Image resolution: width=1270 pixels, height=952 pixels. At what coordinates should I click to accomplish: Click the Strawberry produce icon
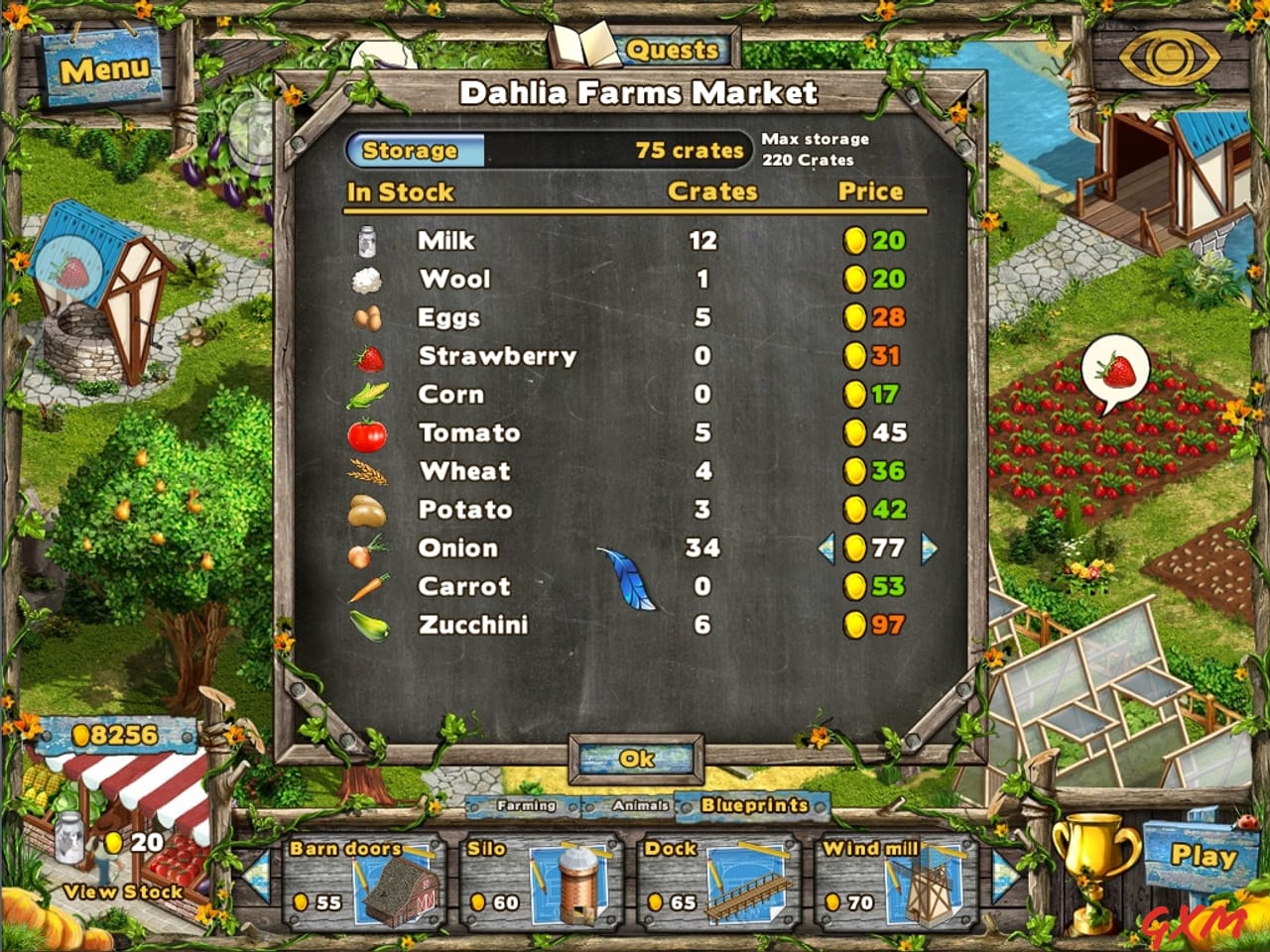tap(366, 355)
